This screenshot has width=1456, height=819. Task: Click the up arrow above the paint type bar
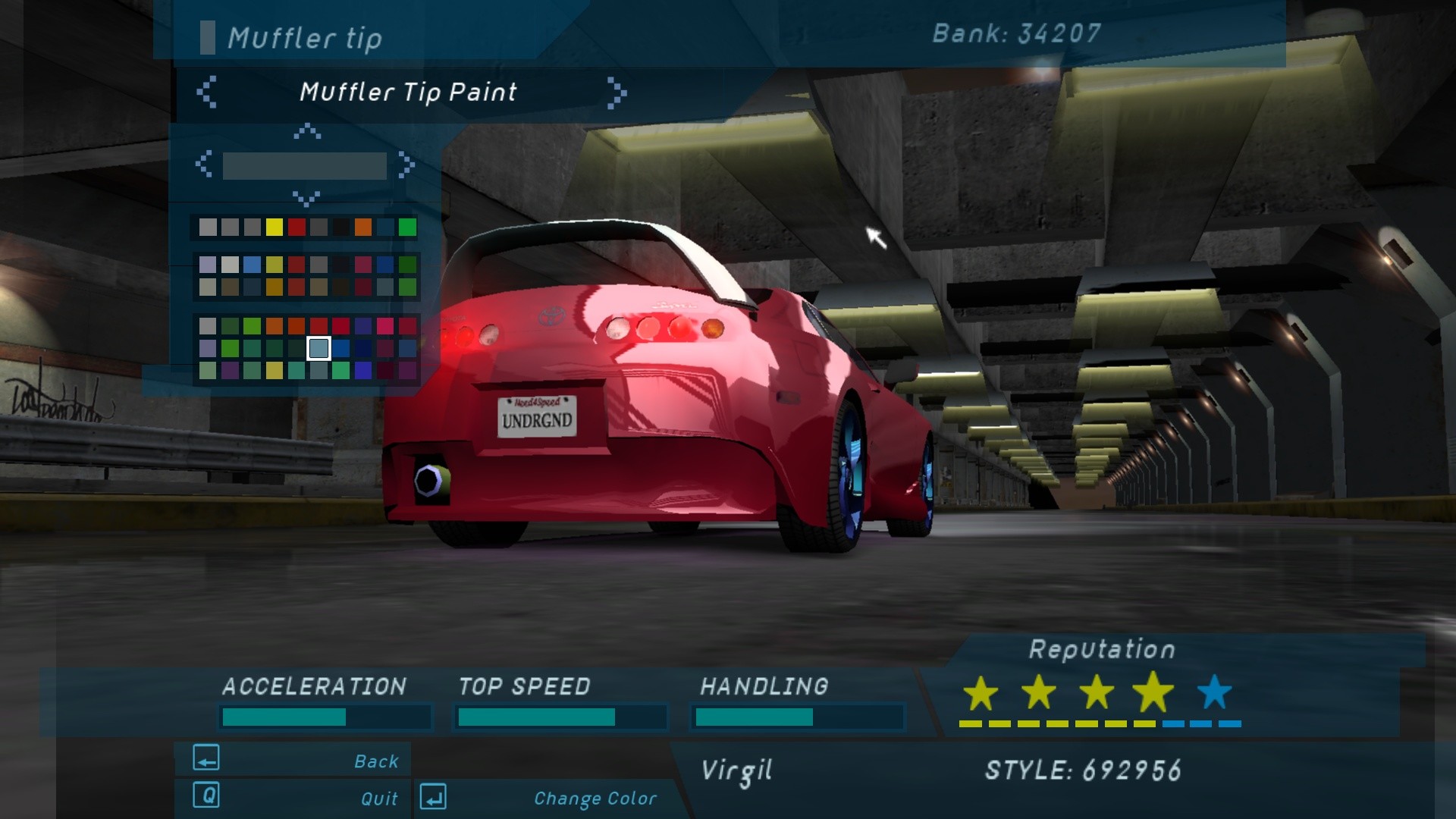point(306,132)
